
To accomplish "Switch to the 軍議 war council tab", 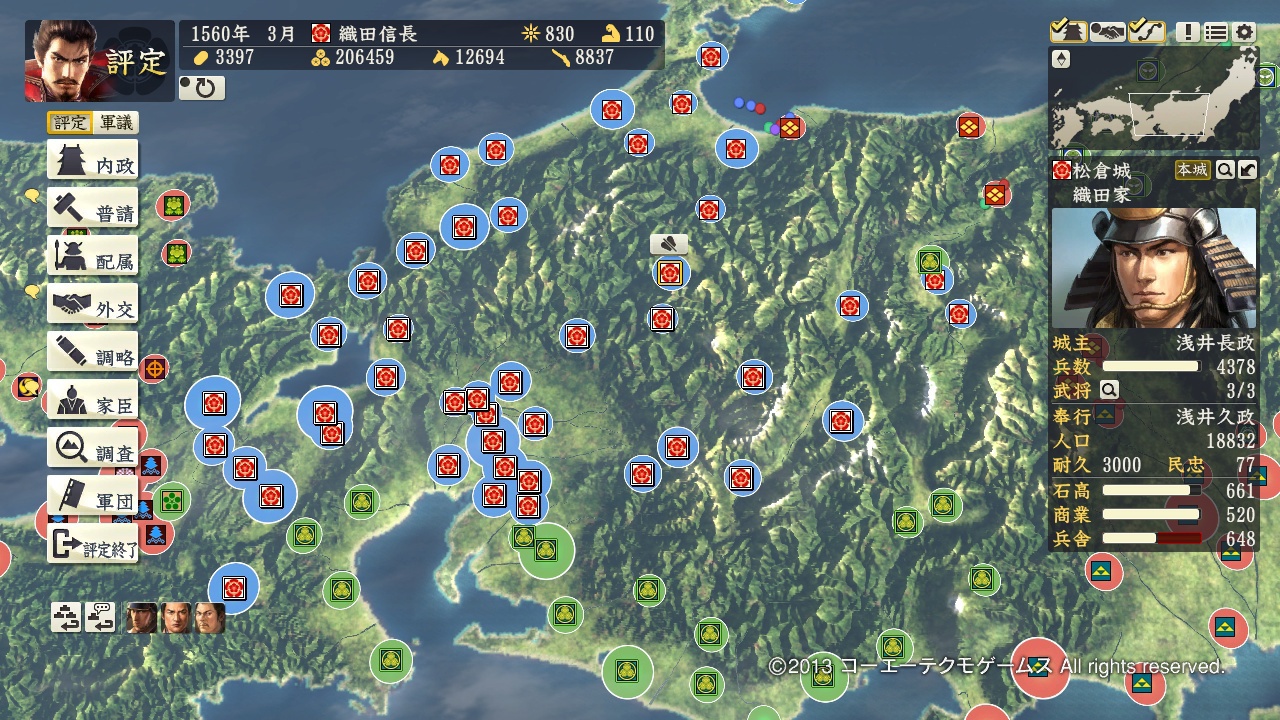I will point(116,123).
